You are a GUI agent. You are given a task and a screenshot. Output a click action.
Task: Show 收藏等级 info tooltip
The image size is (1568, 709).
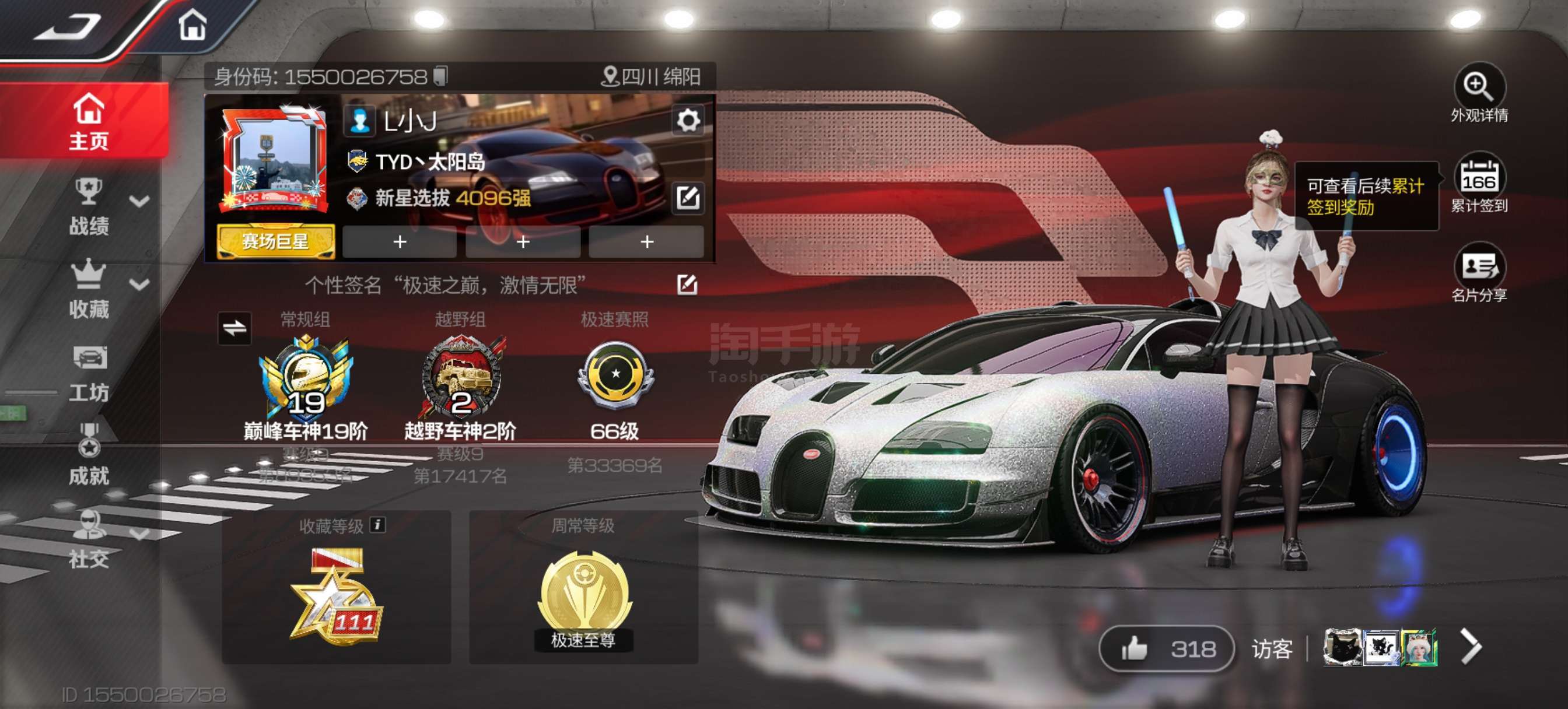click(378, 525)
